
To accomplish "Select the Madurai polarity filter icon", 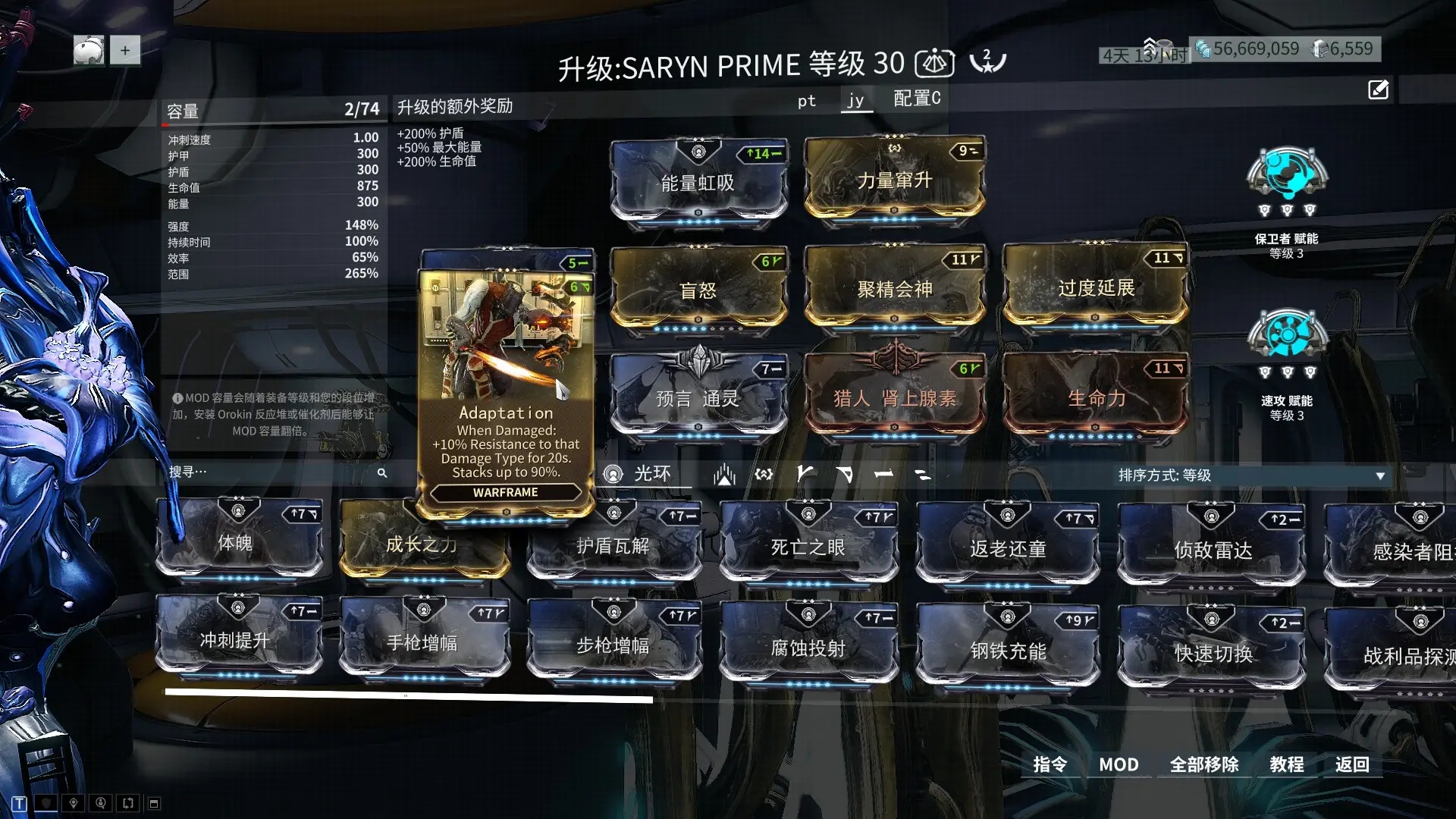I will pyautogui.click(x=805, y=474).
